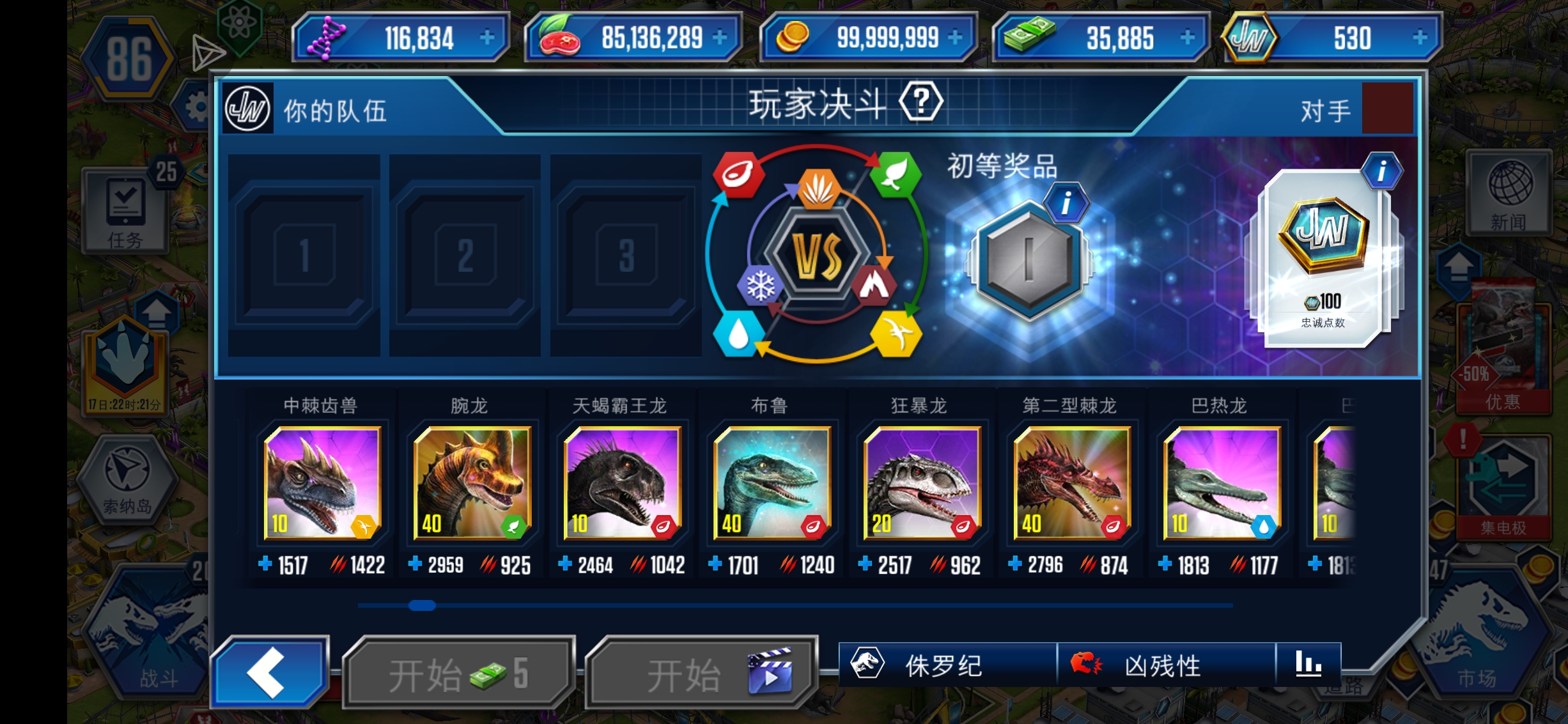Show info for the 初等奖品 badge
Image resolution: width=1568 pixels, height=724 pixels.
pyautogui.click(x=1066, y=204)
